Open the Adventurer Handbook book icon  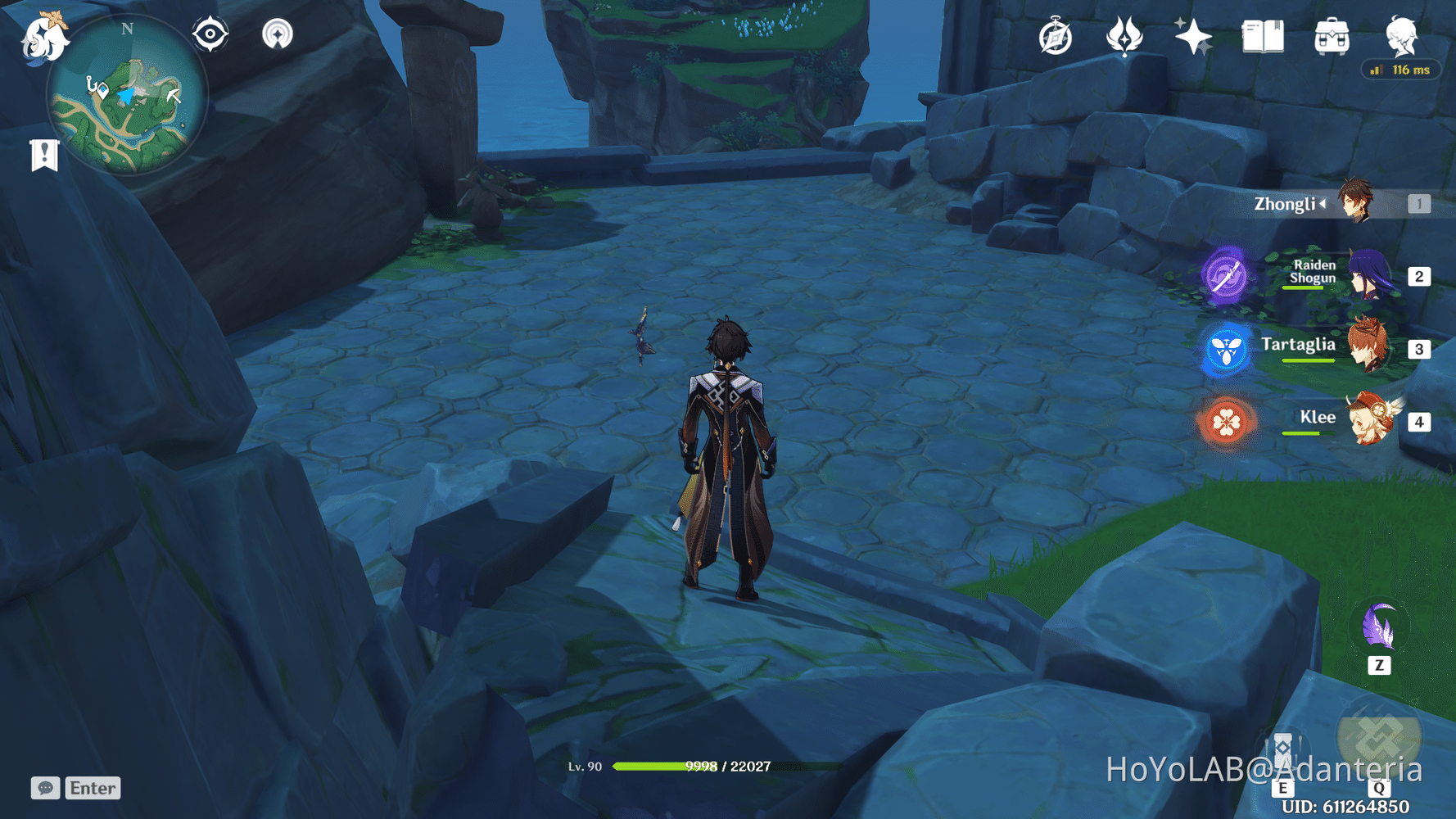1263,37
